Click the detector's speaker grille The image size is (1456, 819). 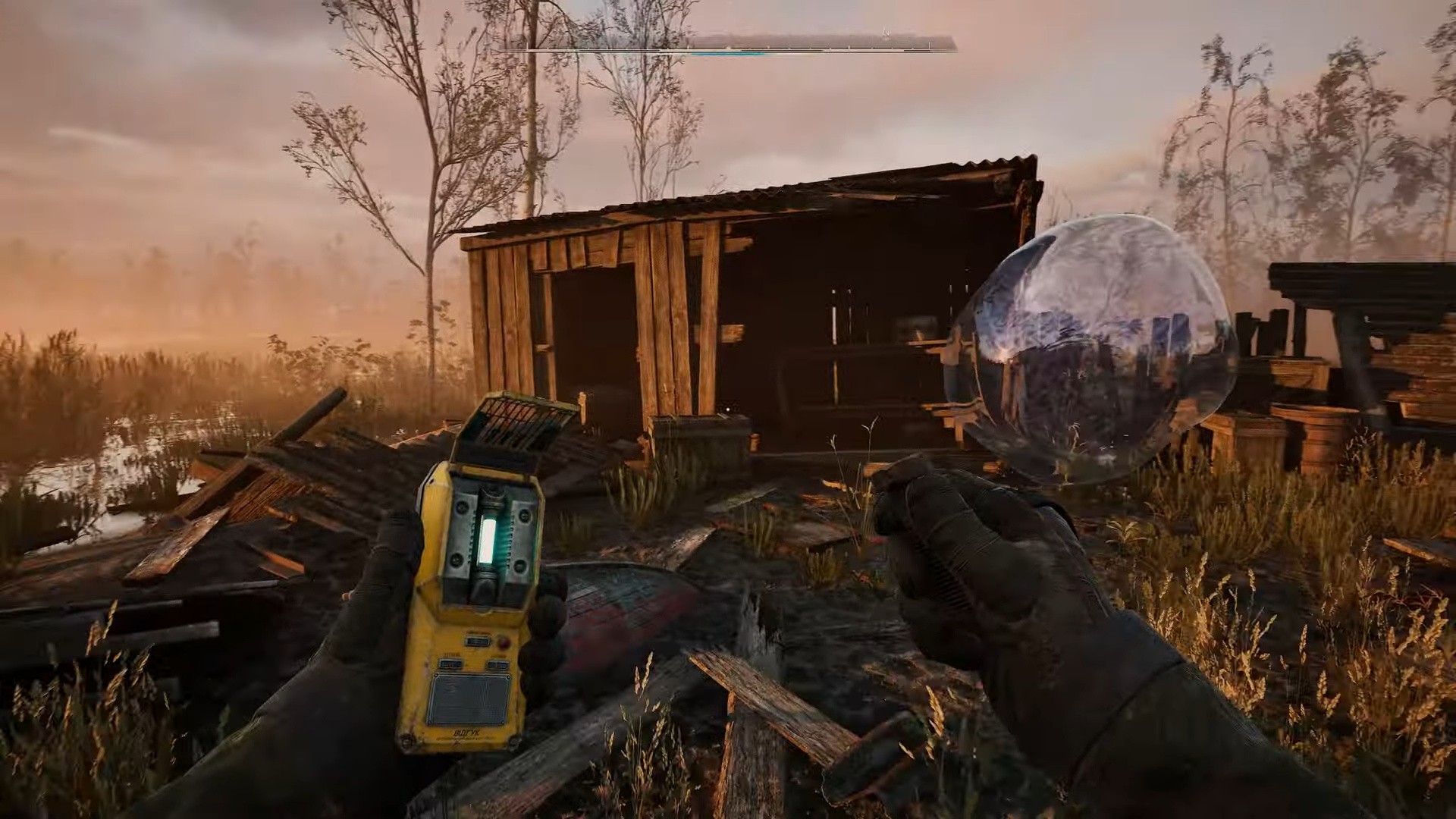470,699
